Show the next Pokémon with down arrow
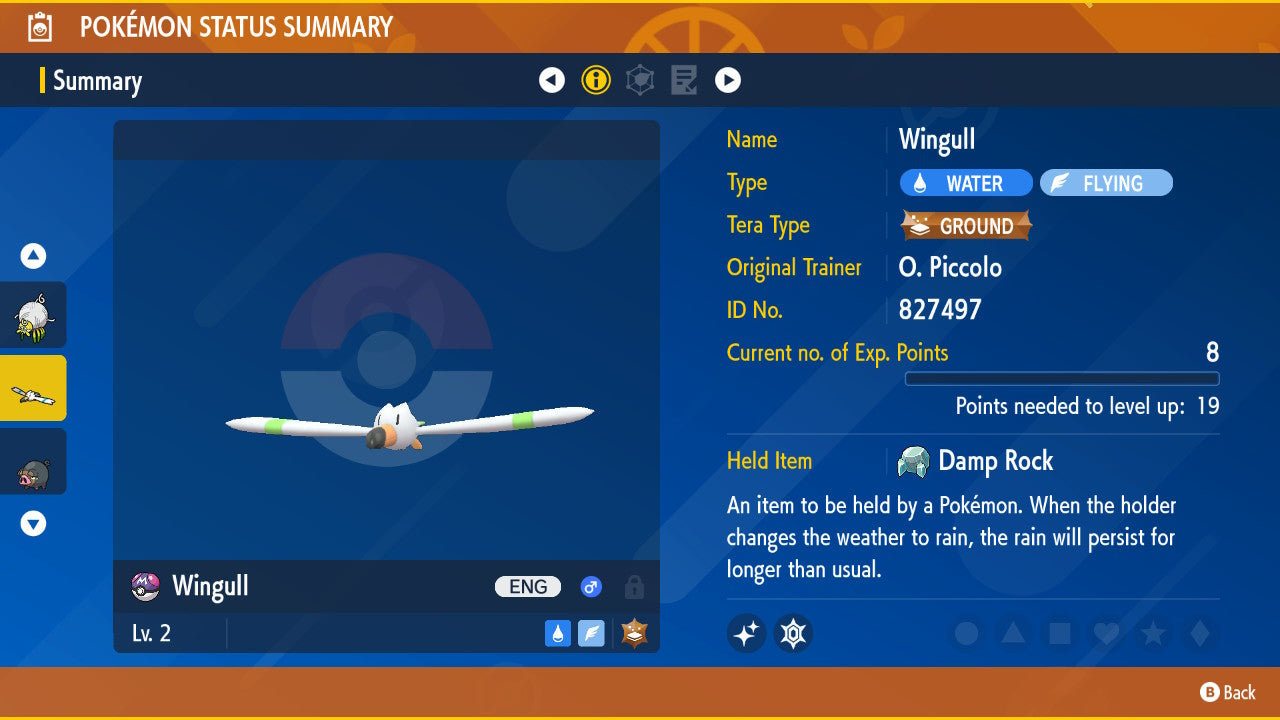Image resolution: width=1280 pixels, height=720 pixels. click(34, 523)
